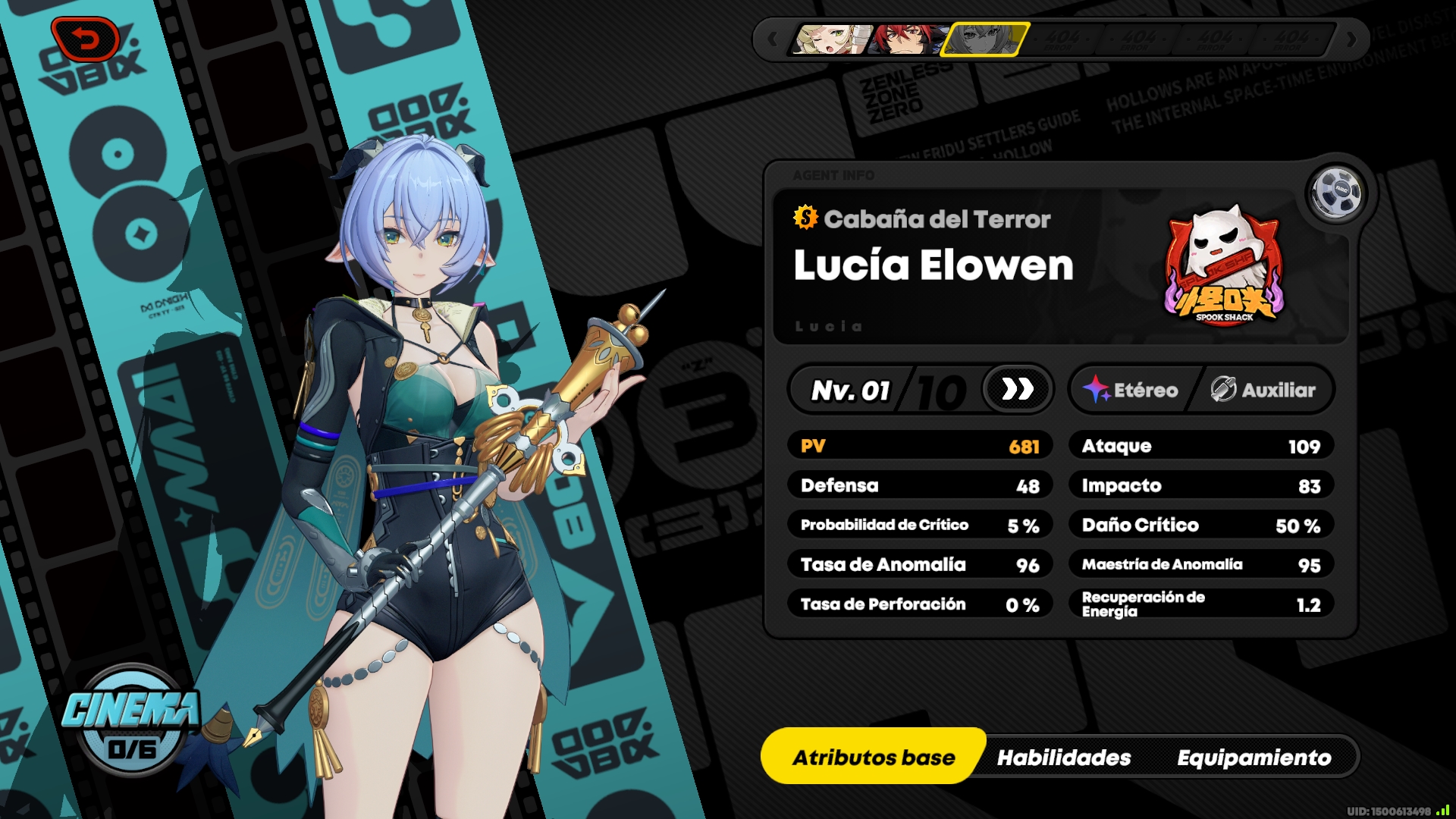Open the Equipamiento tab
This screenshot has width=1456, height=819.
click(1254, 757)
